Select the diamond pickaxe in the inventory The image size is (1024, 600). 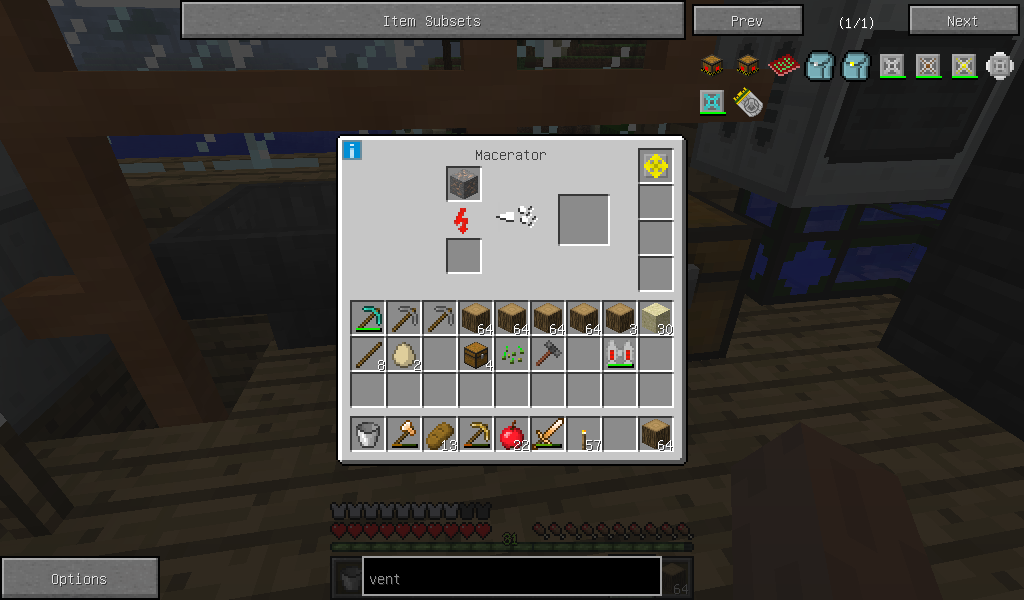pyautogui.click(x=368, y=318)
